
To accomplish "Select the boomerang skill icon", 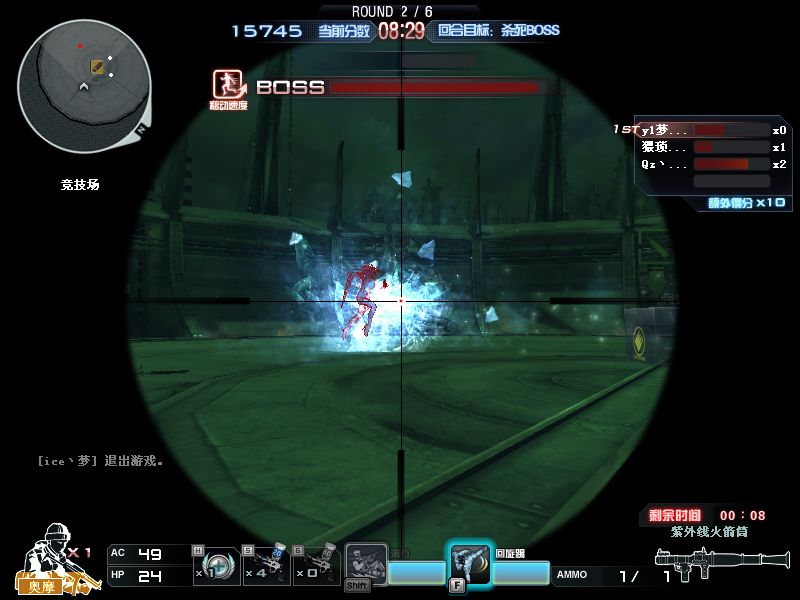I will tap(469, 565).
